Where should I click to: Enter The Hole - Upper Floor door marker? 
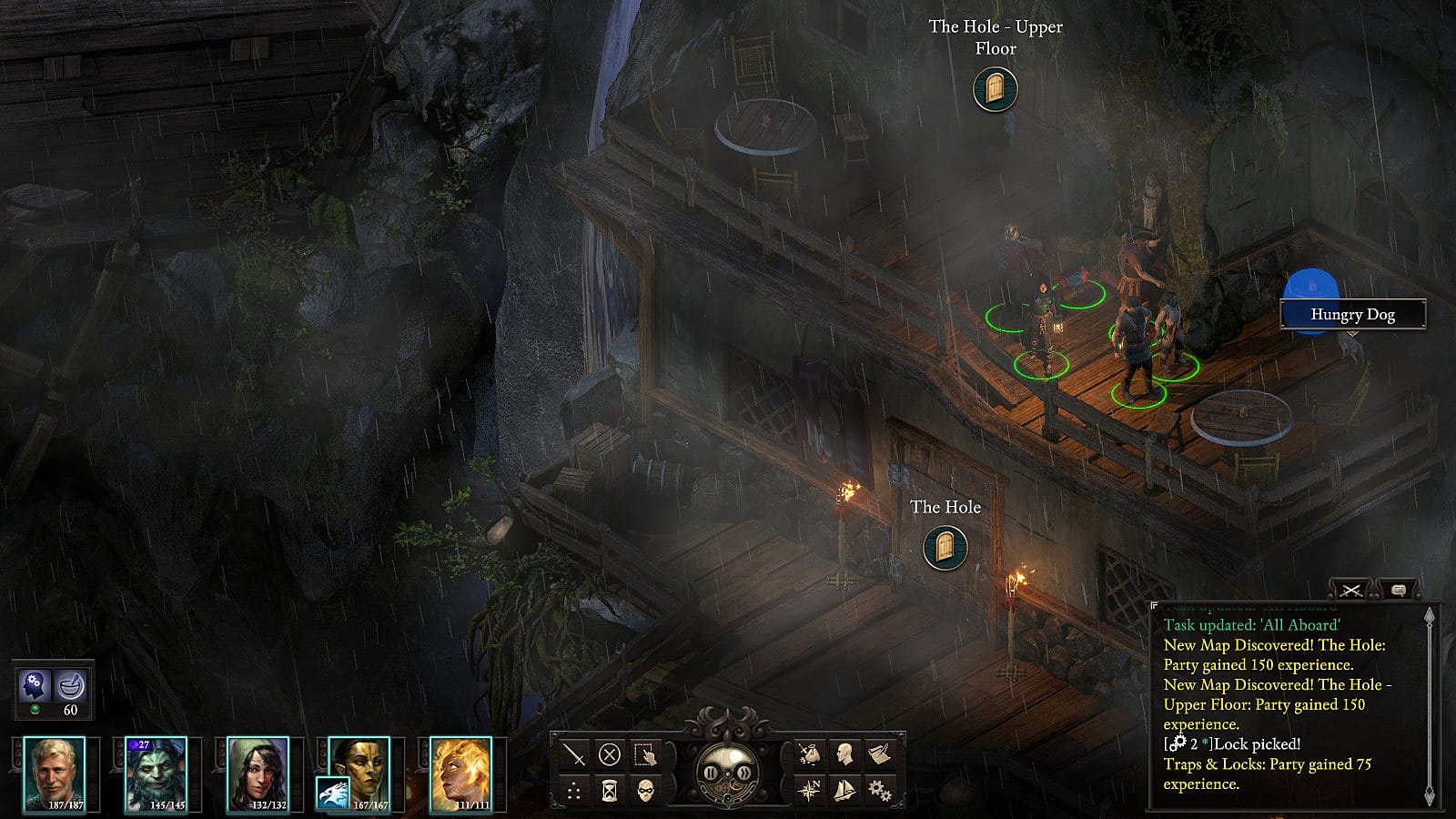pos(995,89)
